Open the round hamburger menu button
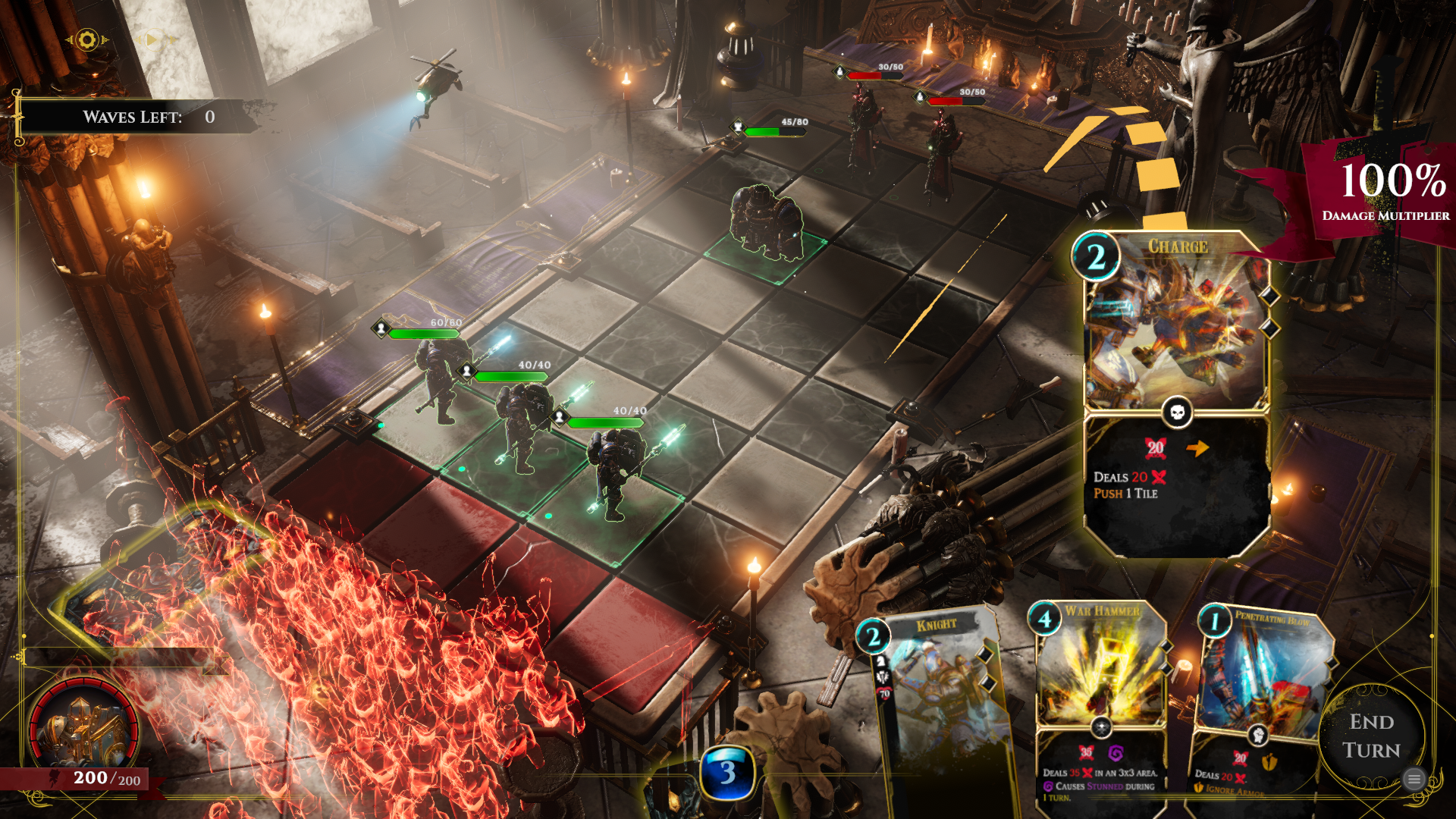Screen dimensions: 1456x819 coord(1414,779)
